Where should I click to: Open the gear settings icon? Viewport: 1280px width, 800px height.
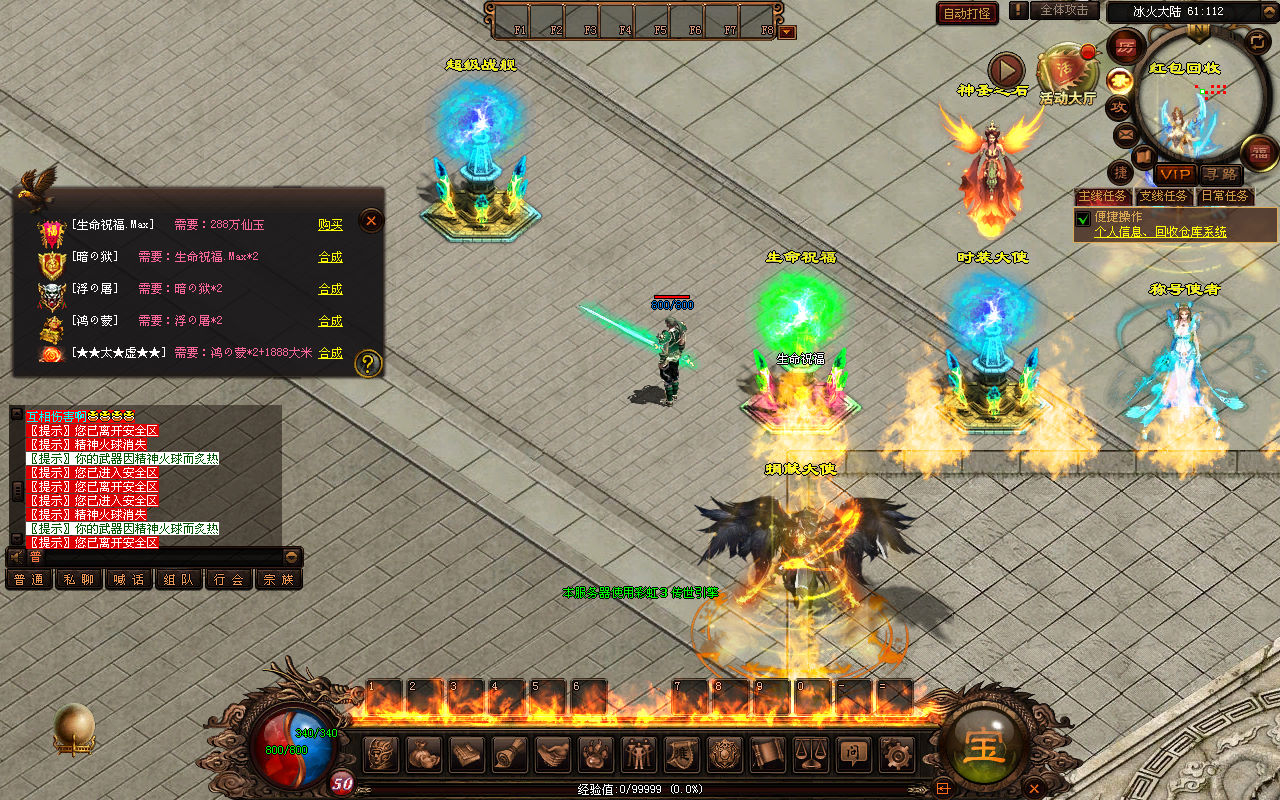895,753
